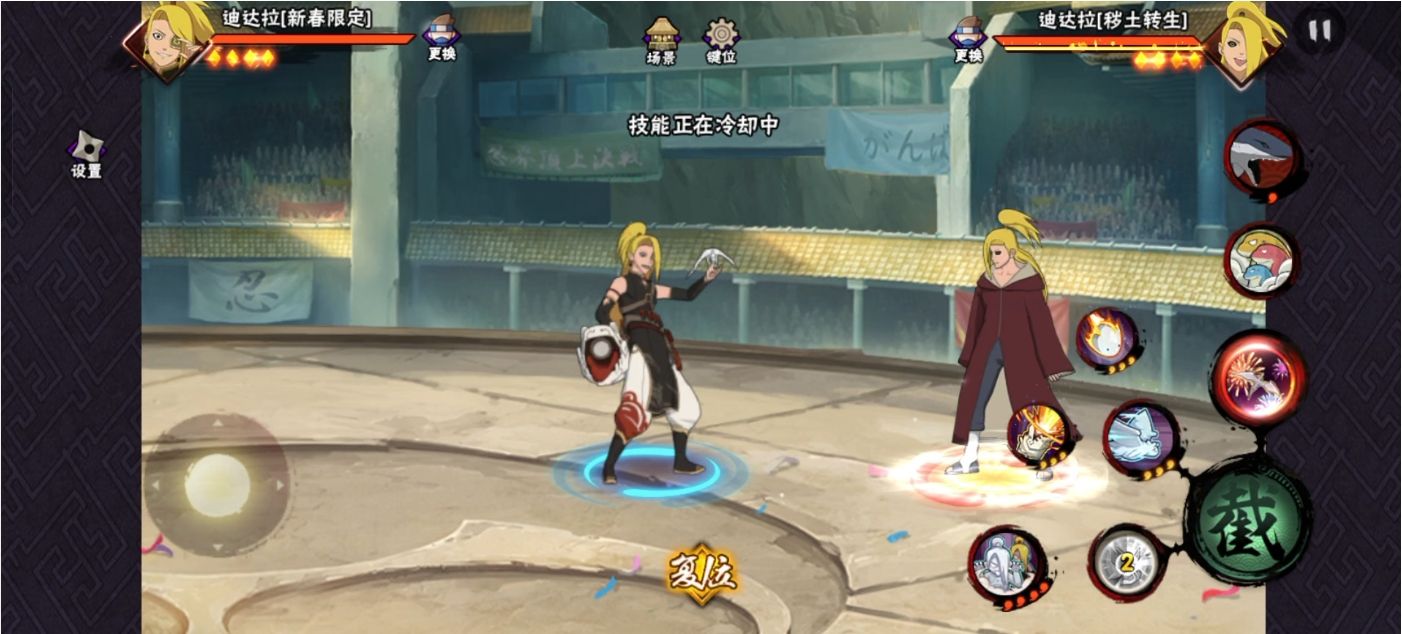Tap the silver substitution button showing 2

coord(1127,563)
